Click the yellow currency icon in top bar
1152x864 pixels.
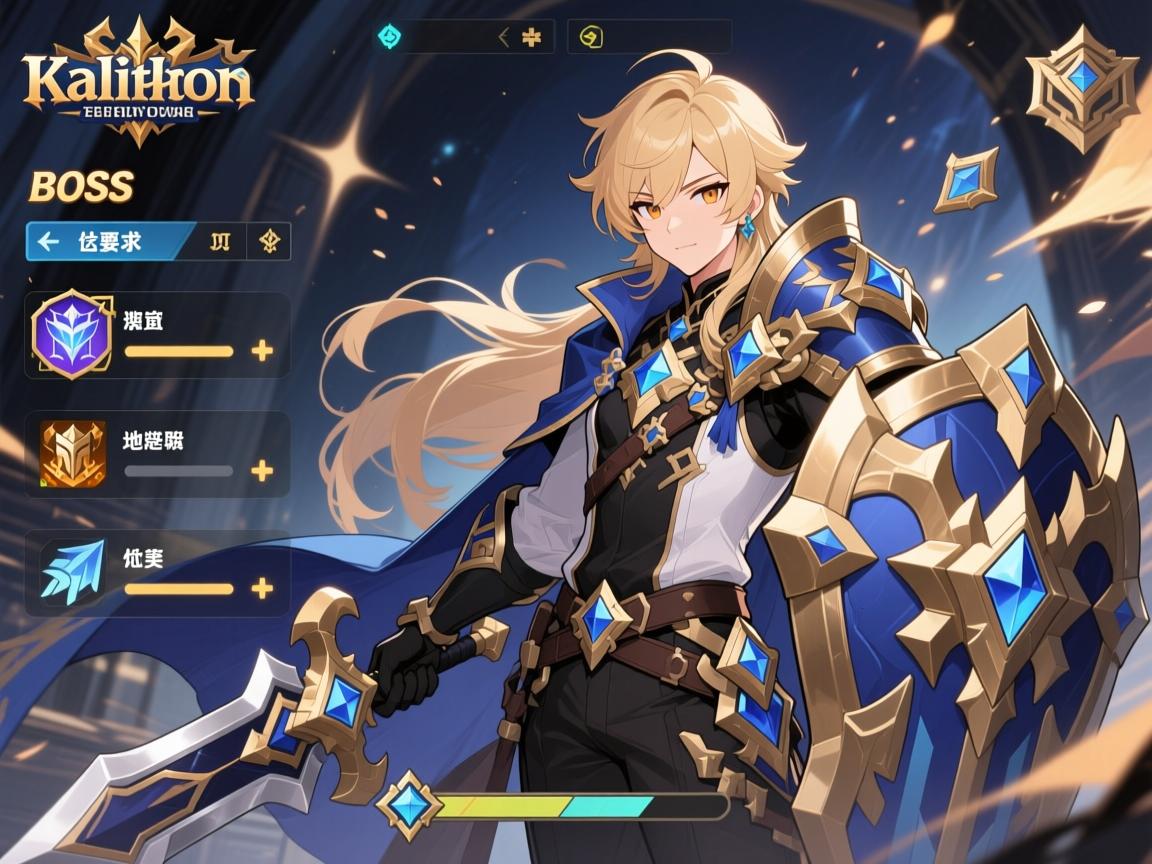[591, 38]
